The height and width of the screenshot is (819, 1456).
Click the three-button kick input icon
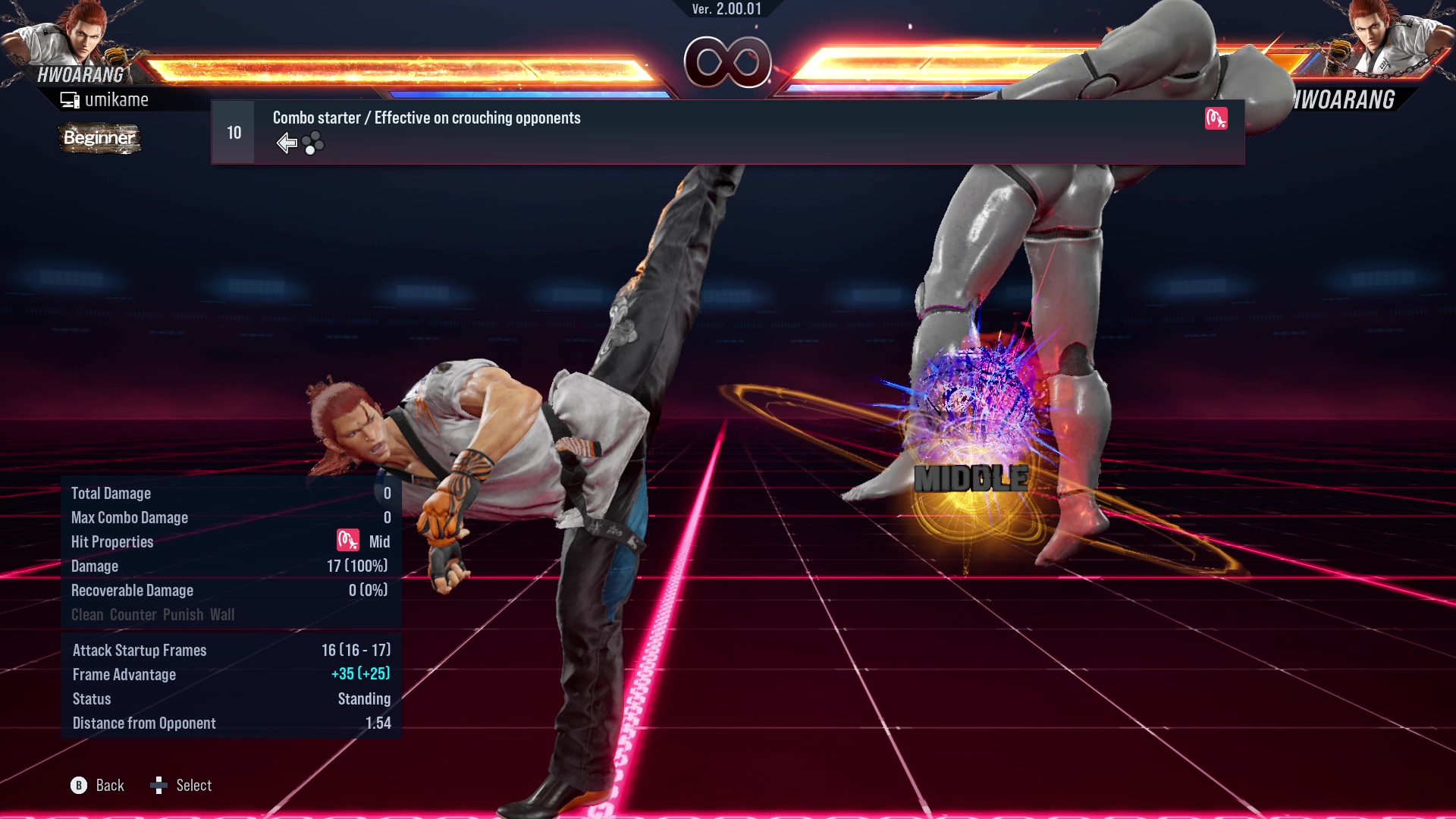pyautogui.click(x=313, y=143)
